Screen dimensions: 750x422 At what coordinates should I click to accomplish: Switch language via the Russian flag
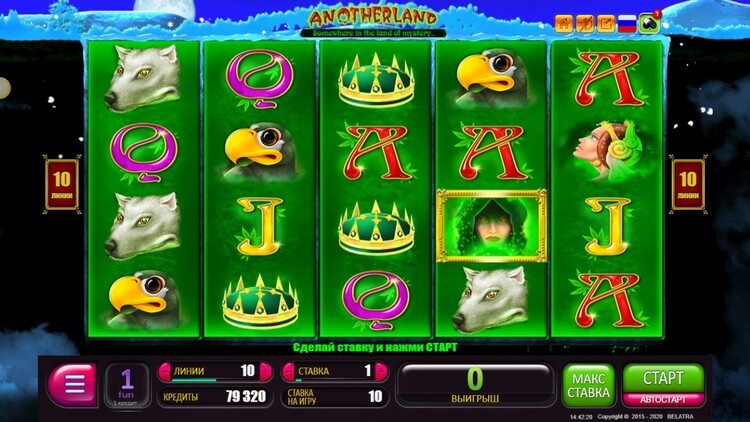pos(628,23)
